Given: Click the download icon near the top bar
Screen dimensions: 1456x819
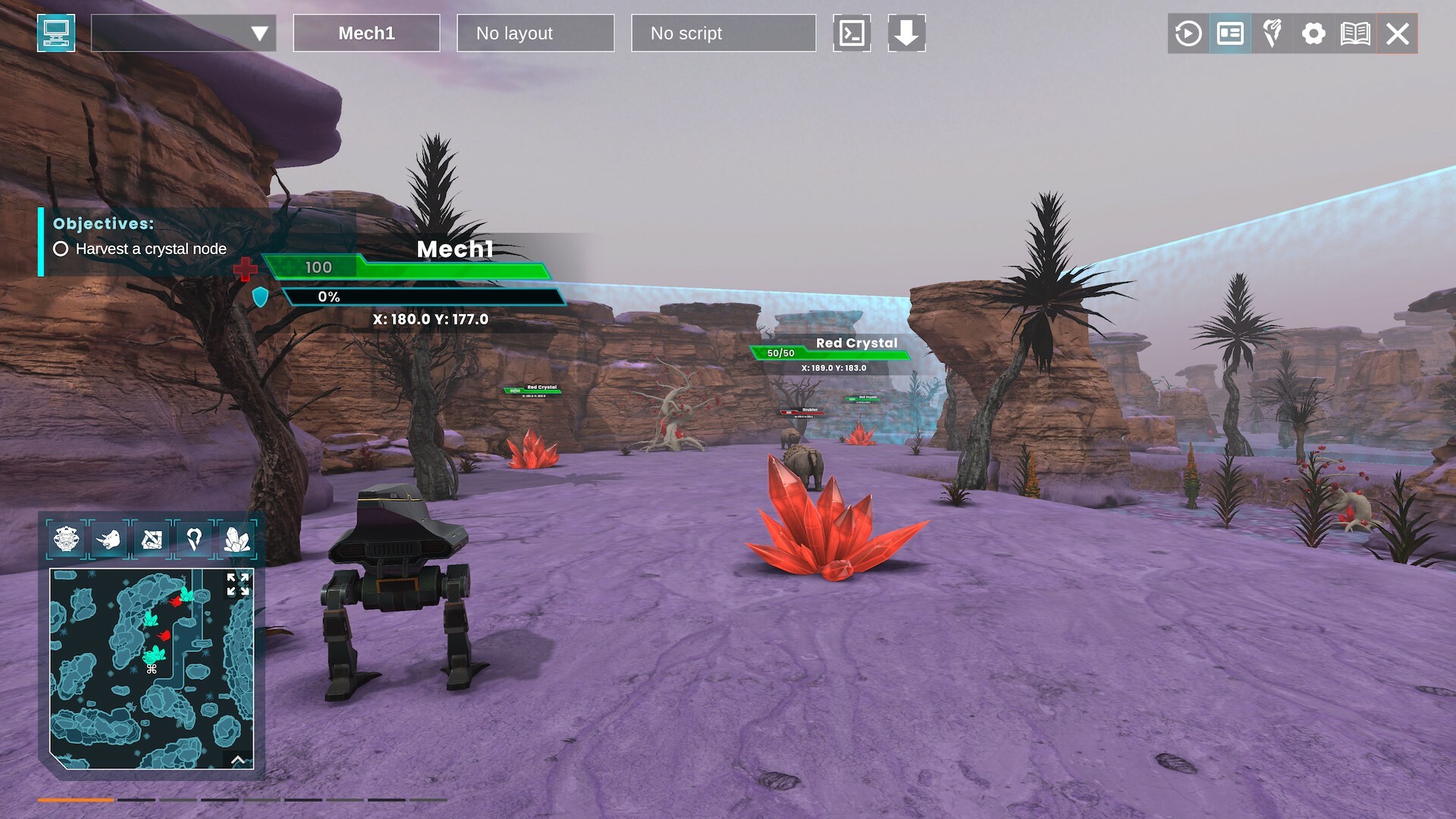Looking at the screenshot, I should (907, 33).
